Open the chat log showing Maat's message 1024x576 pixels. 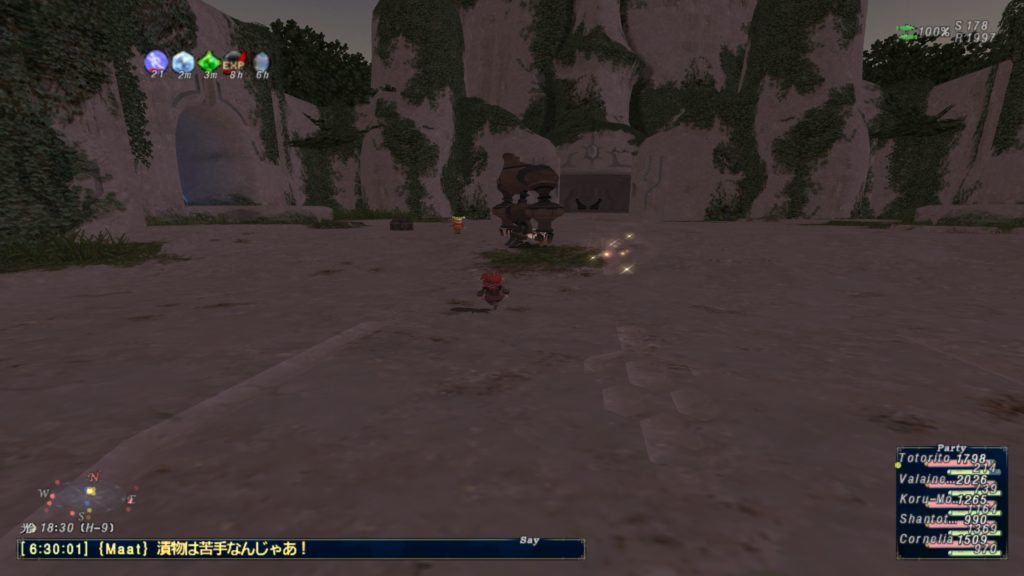click(x=300, y=548)
